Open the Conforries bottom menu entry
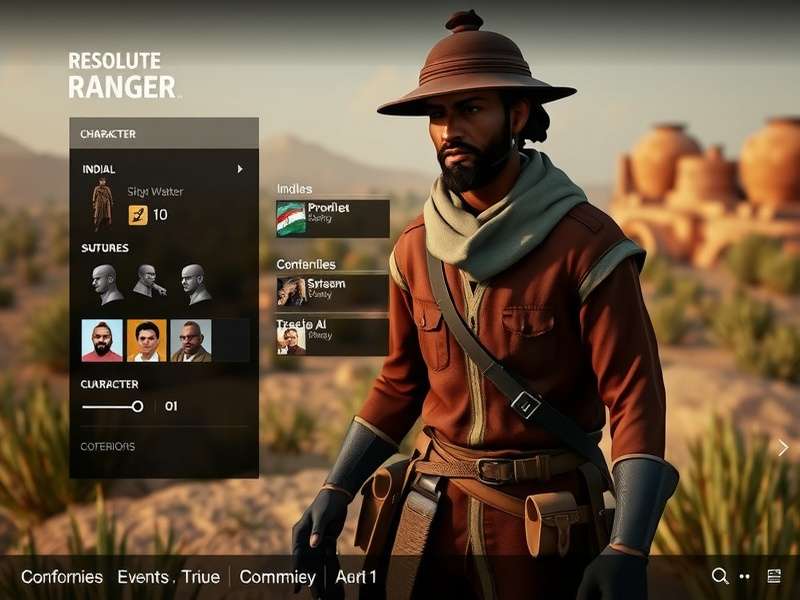800x600 pixels. coord(62,577)
